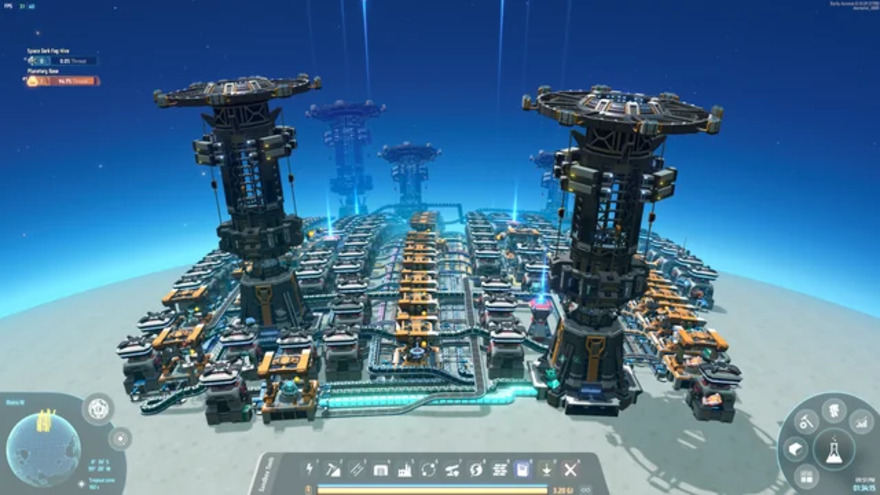Open the power build category (lightning bolt)

coord(310,468)
